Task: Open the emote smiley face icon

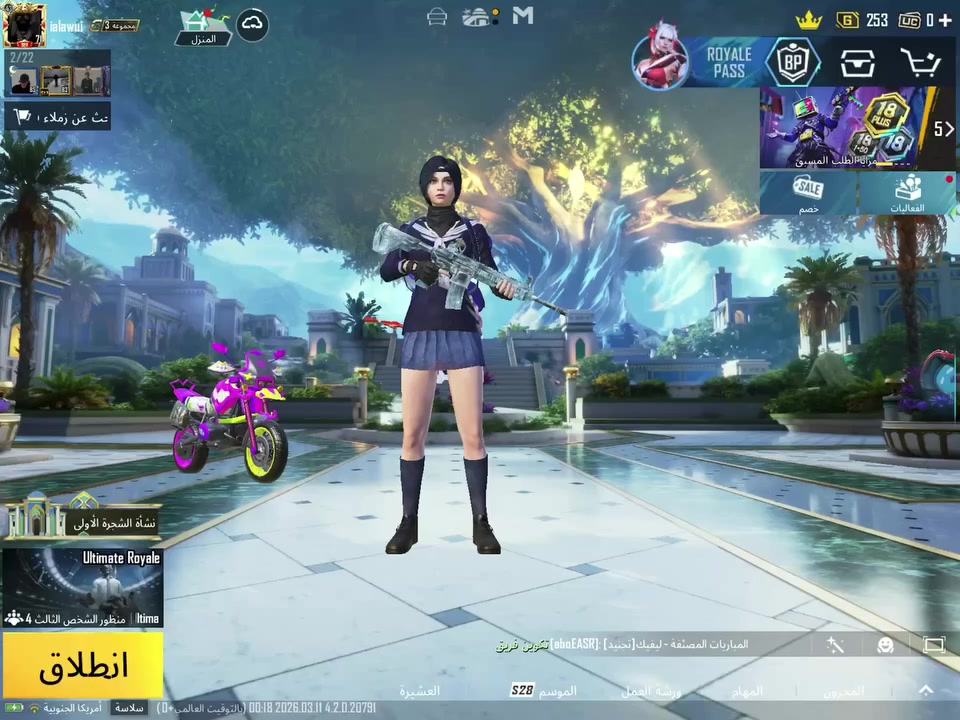Action: [x=885, y=645]
